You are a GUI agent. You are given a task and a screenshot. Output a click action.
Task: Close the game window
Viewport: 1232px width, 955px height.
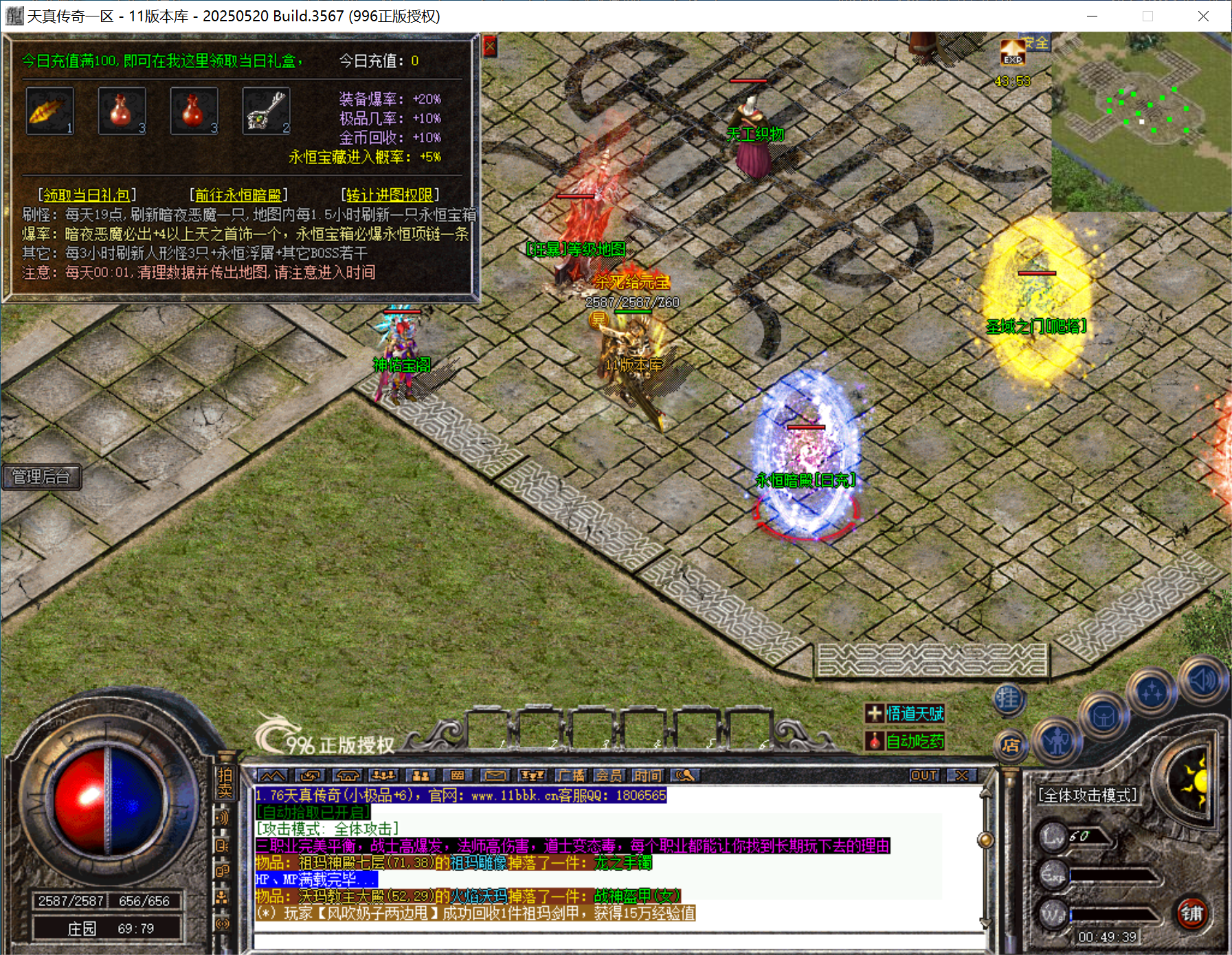[1203, 16]
